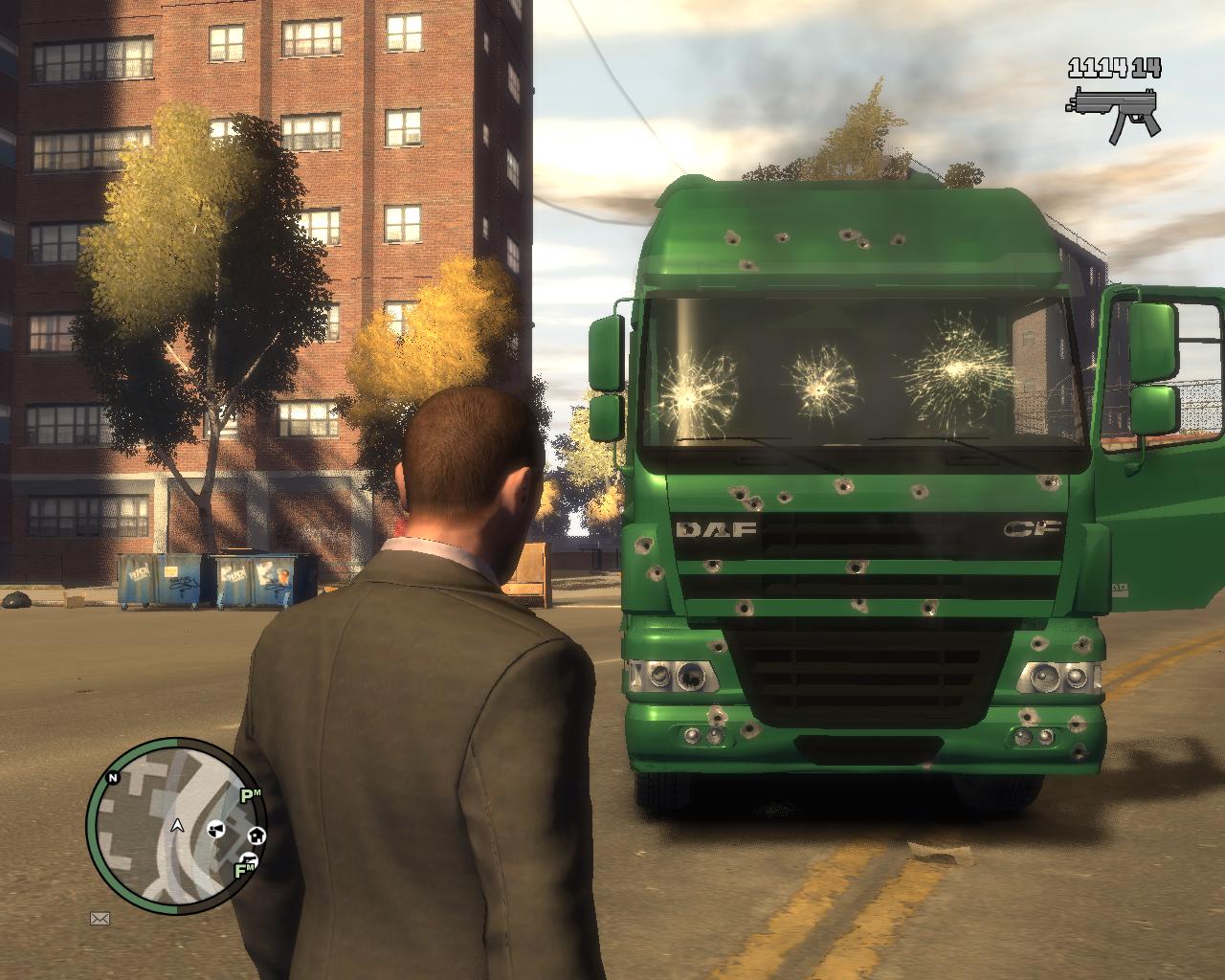Choose the green F mission marker
The width and height of the screenshot is (1225, 980).
[x=242, y=870]
